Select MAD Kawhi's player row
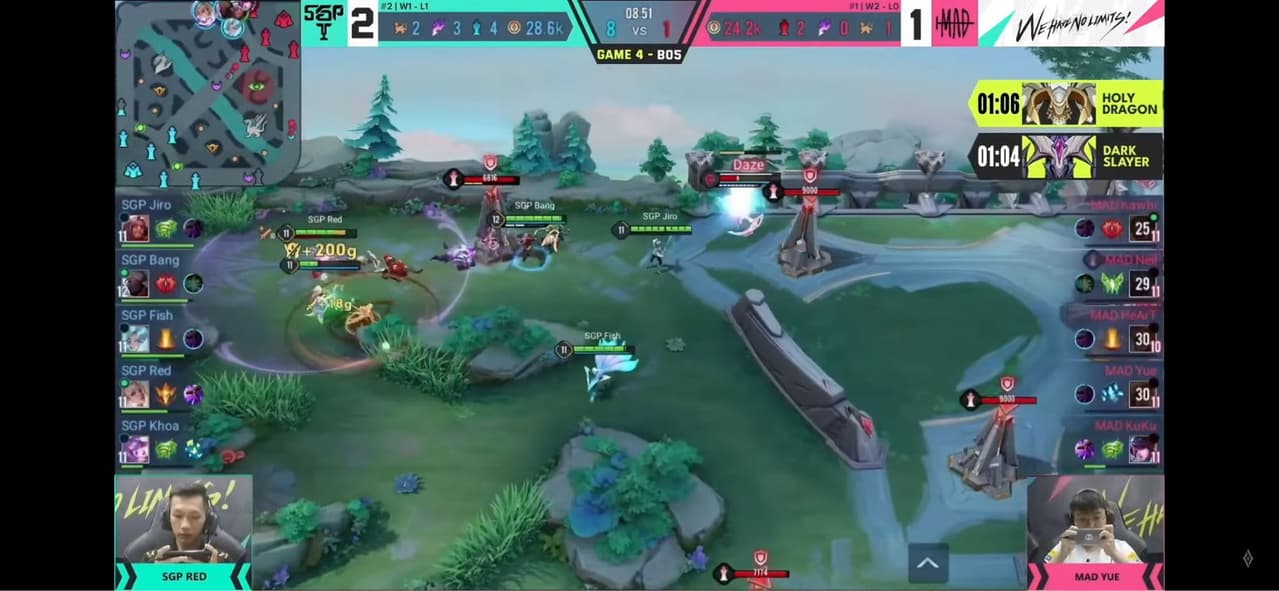 click(1120, 219)
